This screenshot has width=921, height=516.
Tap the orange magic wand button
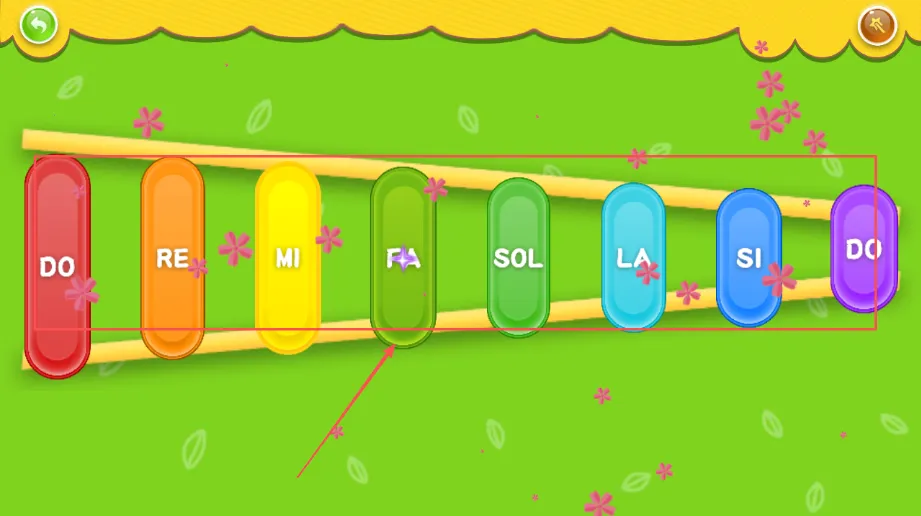coord(877,25)
